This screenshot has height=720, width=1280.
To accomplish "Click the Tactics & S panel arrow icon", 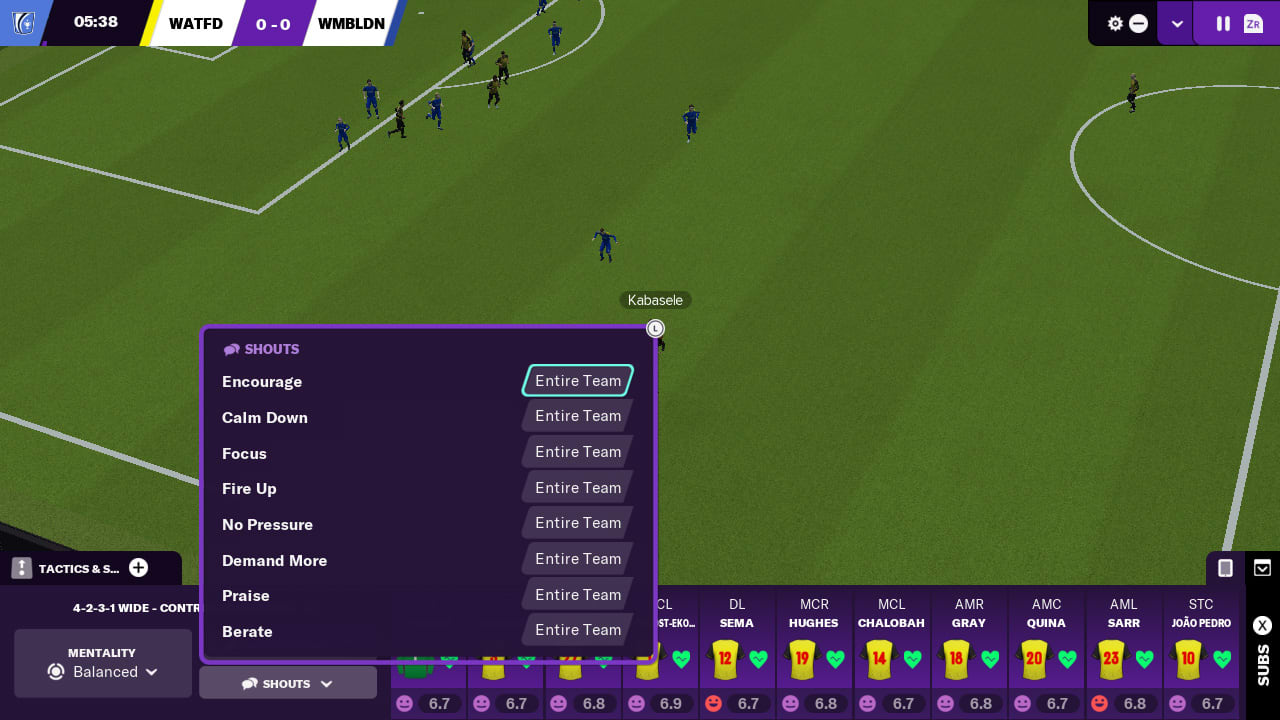I will pyautogui.click(x=19, y=567).
